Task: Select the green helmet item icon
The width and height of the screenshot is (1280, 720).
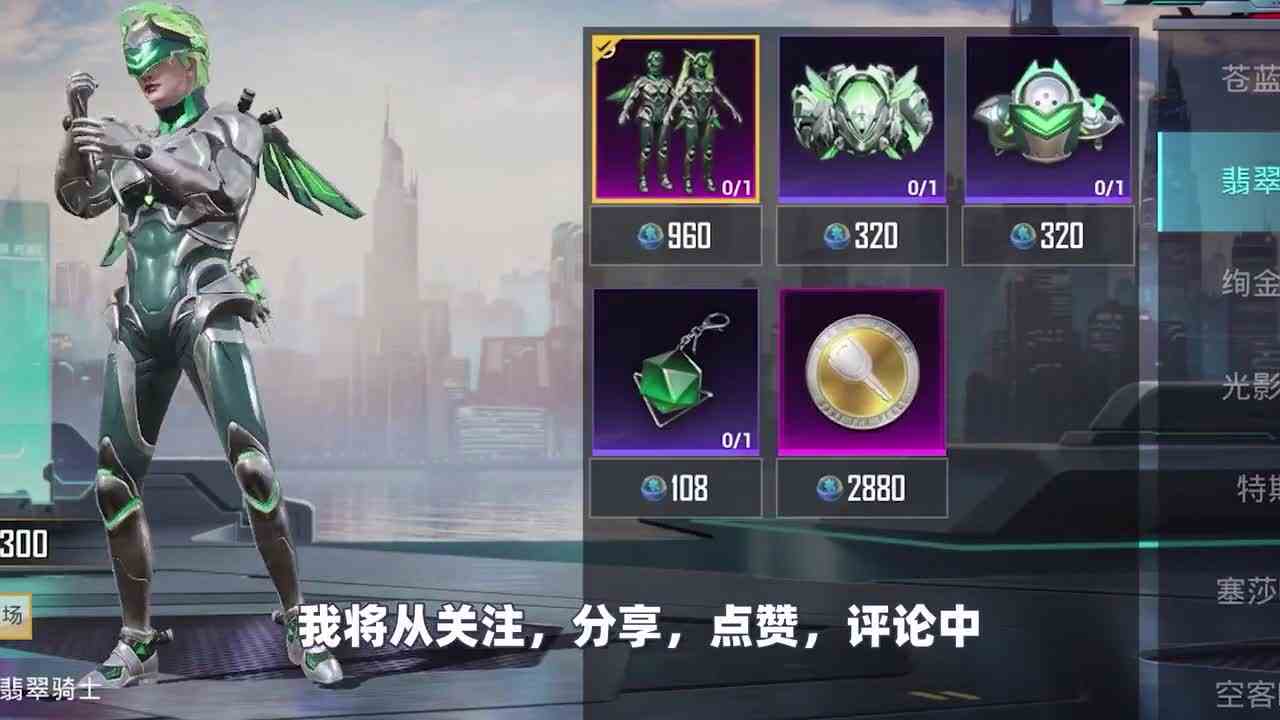Action: (1046, 110)
